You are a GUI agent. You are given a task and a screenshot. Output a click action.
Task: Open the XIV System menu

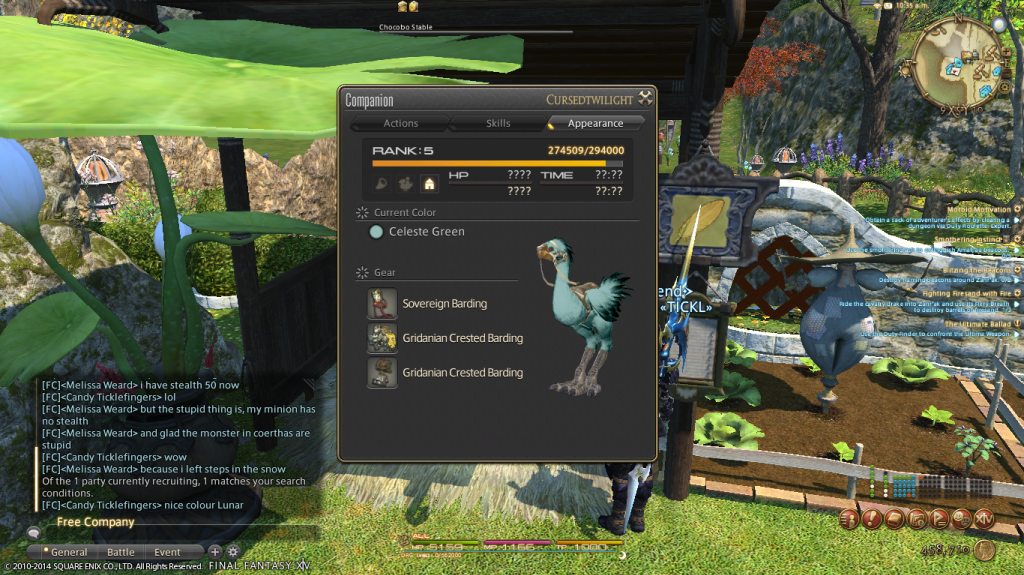coord(984,518)
